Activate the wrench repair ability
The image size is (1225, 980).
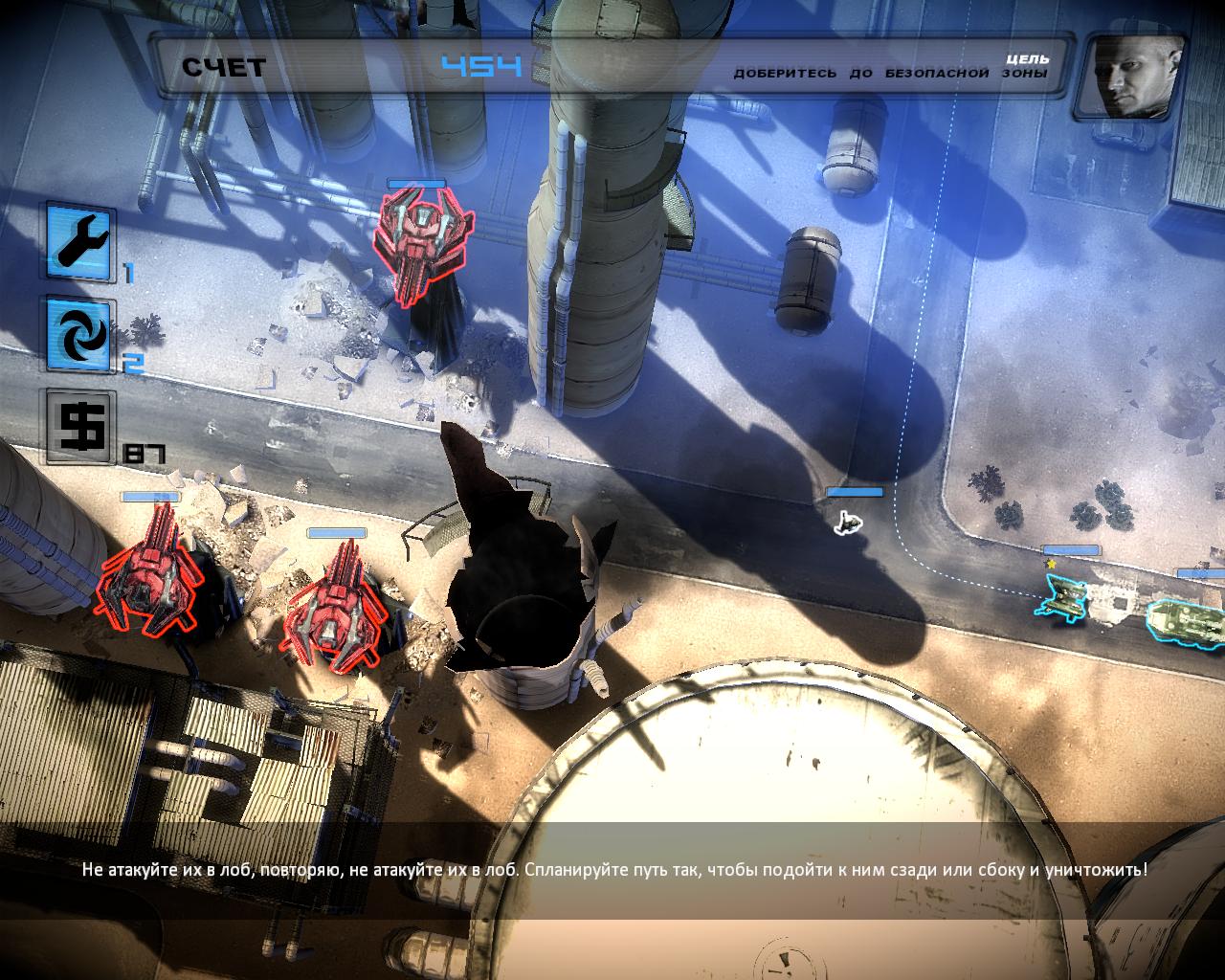(80, 239)
